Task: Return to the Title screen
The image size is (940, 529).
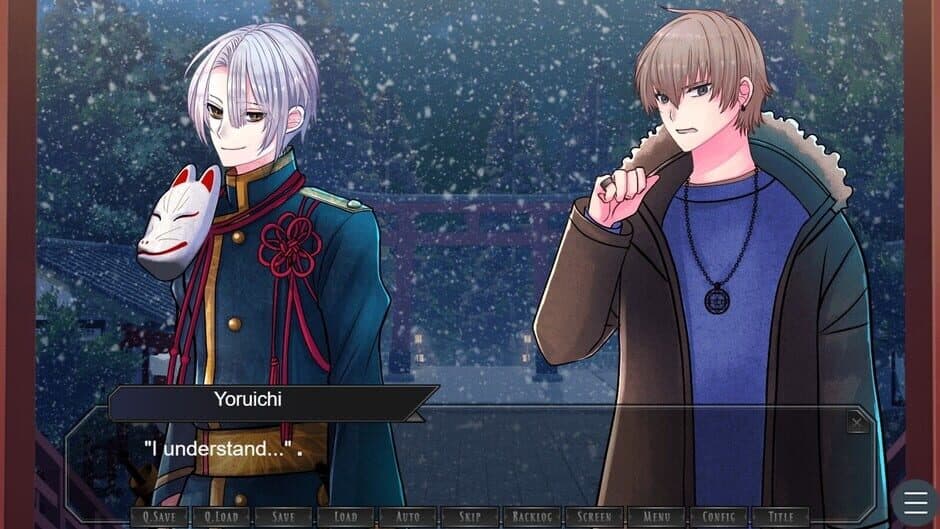Action: (780, 517)
